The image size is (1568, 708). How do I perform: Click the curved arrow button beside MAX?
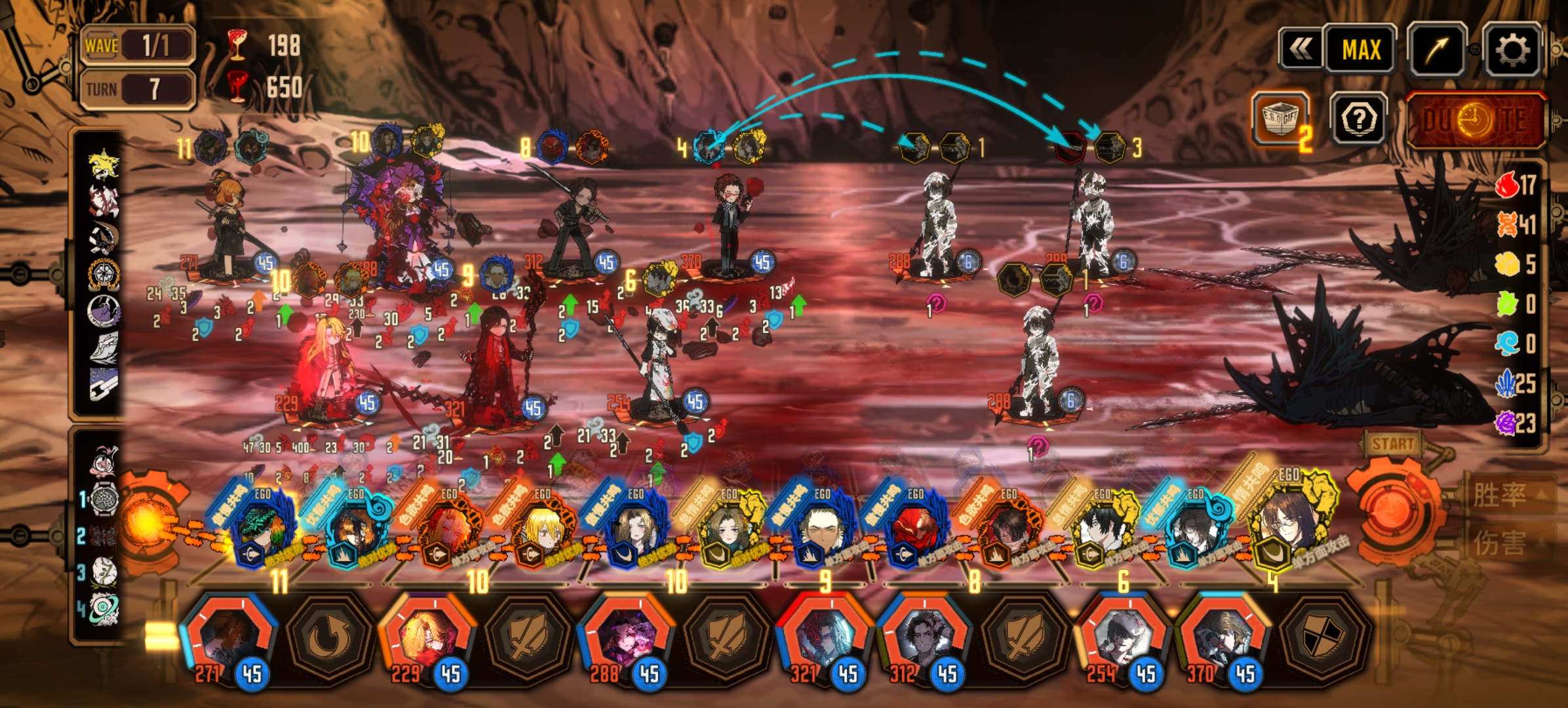[x=1437, y=50]
